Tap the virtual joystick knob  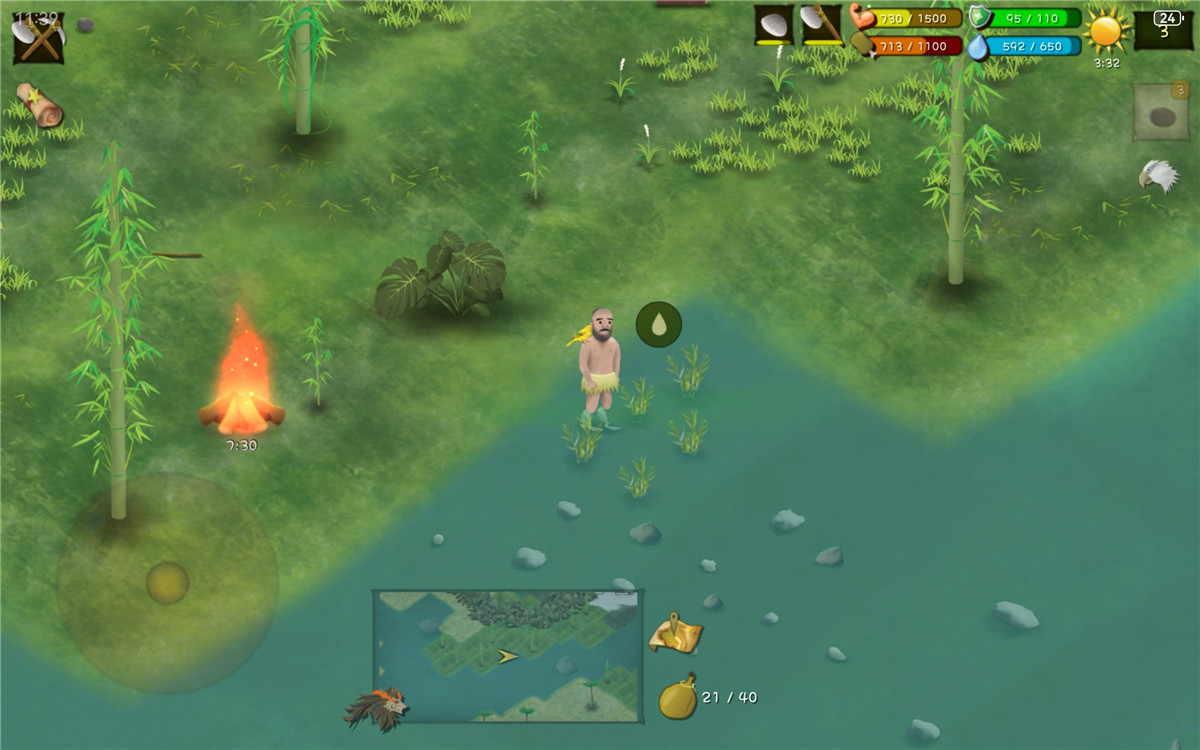point(167,583)
